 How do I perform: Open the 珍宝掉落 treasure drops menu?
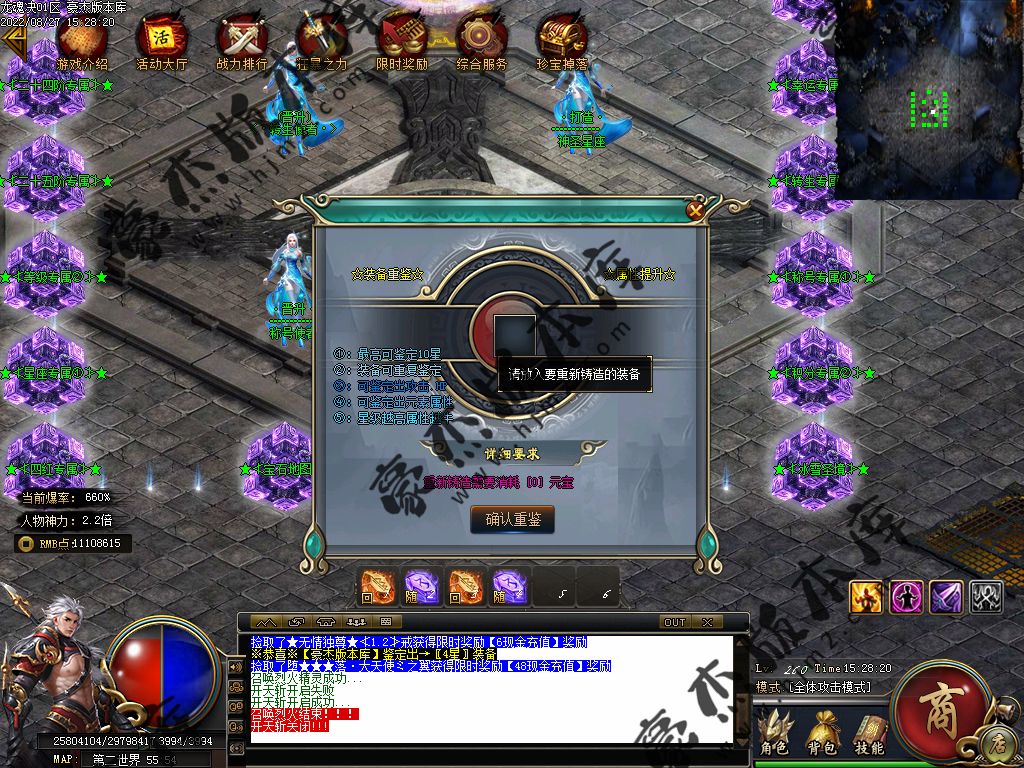click(561, 41)
